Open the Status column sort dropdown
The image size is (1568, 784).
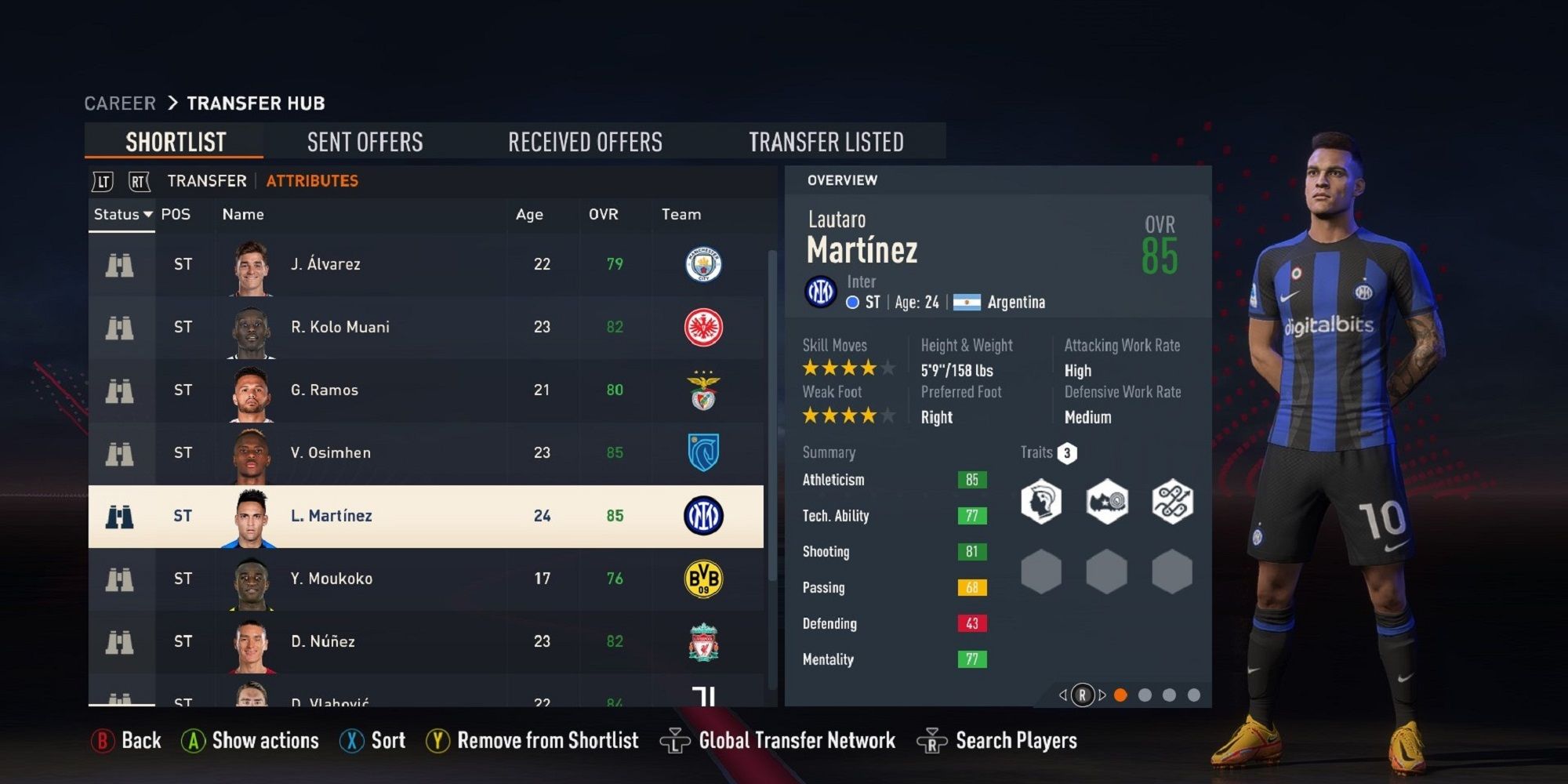pyautogui.click(x=121, y=214)
